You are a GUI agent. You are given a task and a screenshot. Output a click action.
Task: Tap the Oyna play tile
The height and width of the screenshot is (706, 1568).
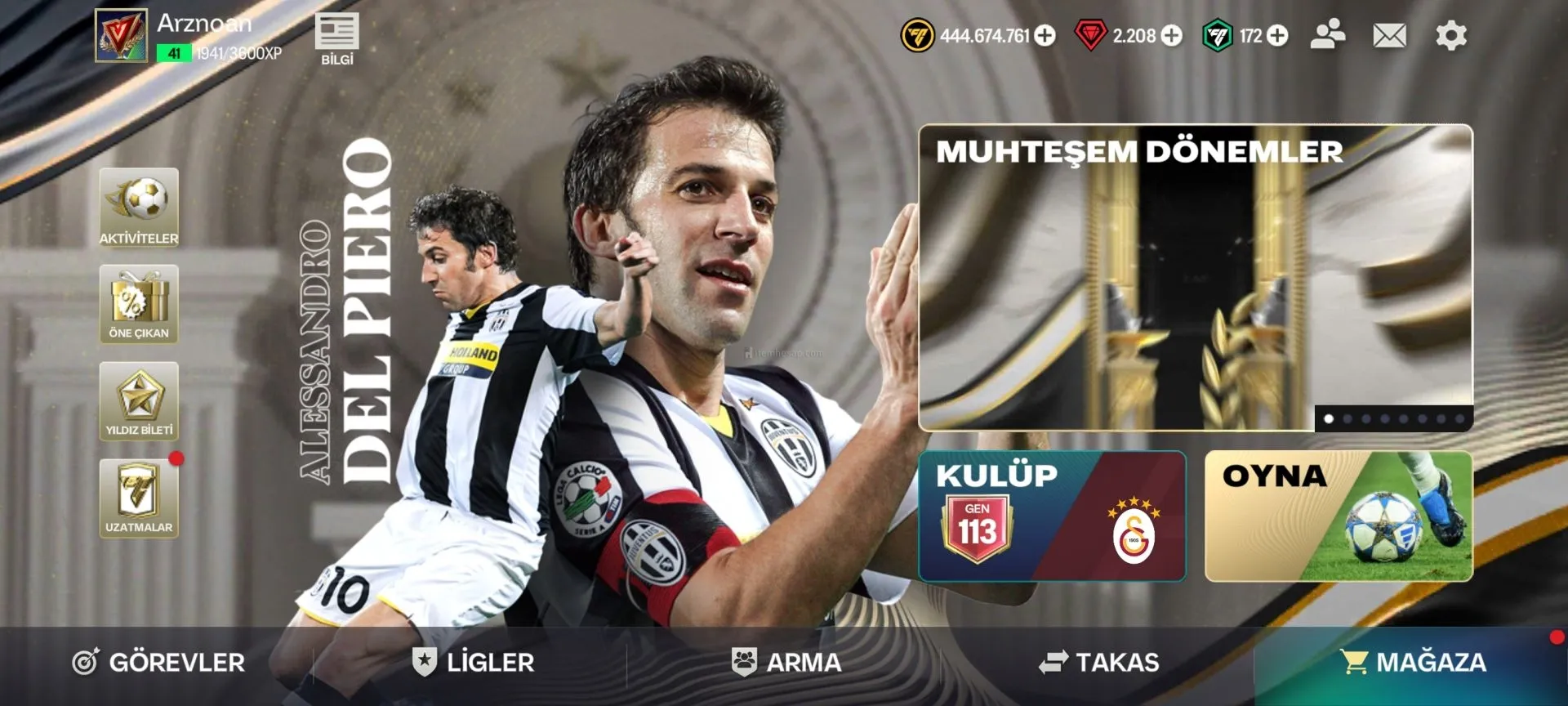[1338, 516]
